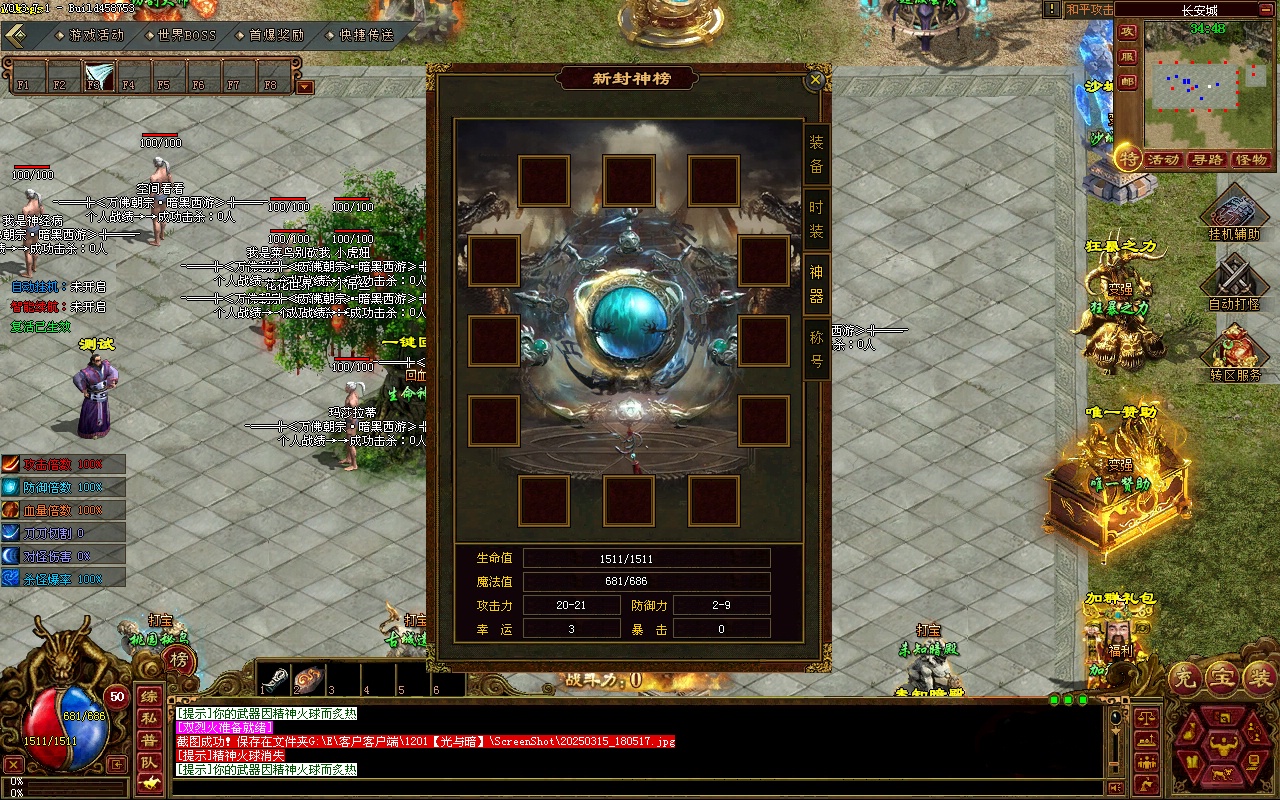Open the bag with the round 宝 button
The width and height of the screenshot is (1280, 800).
[x=1222, y=679]
